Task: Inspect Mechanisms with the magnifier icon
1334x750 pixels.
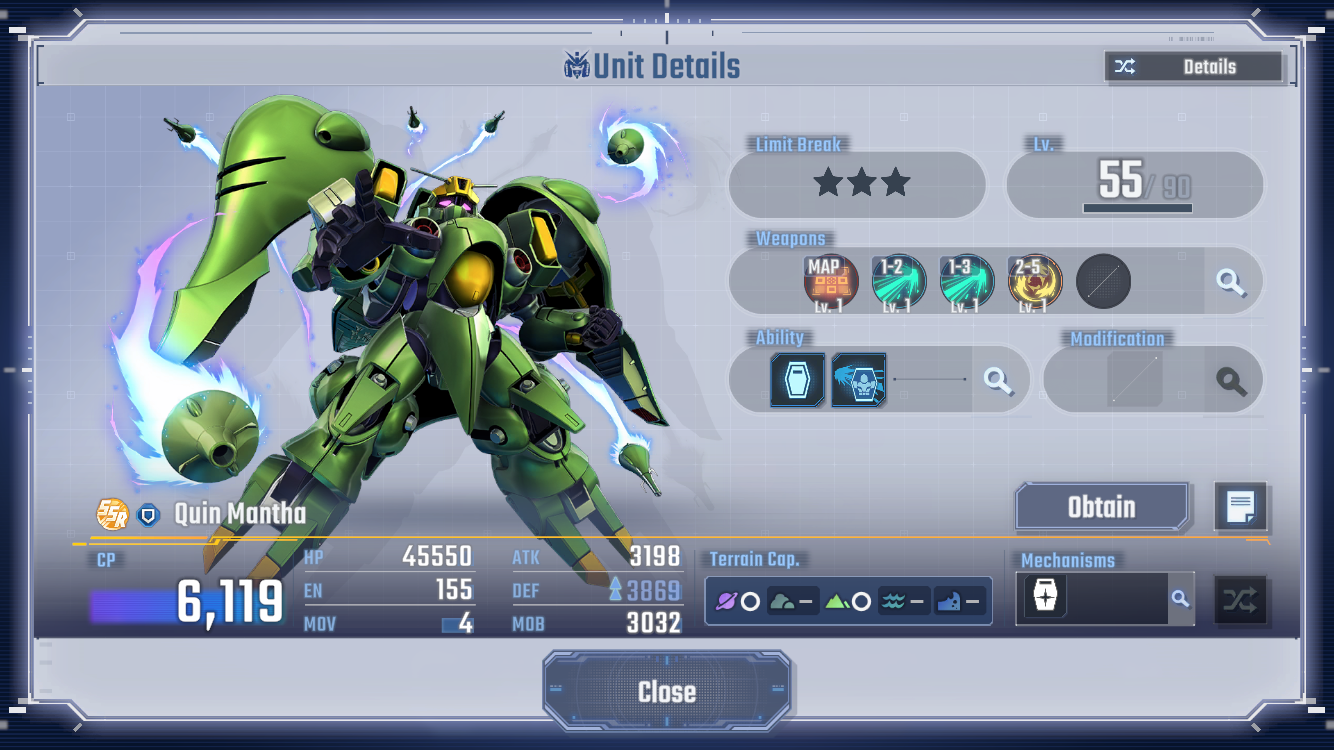Action: click(x=1180, y=599)
